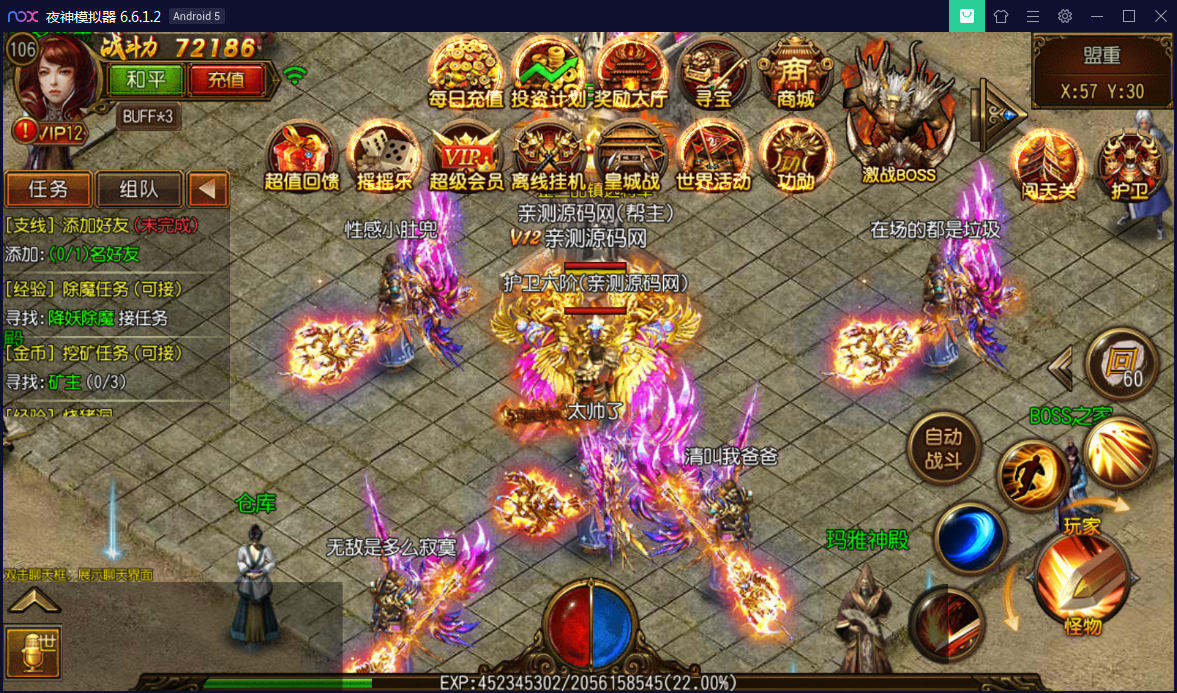
Task: Open the 超值回馈 gift box icon
Action: coord(301,157)
